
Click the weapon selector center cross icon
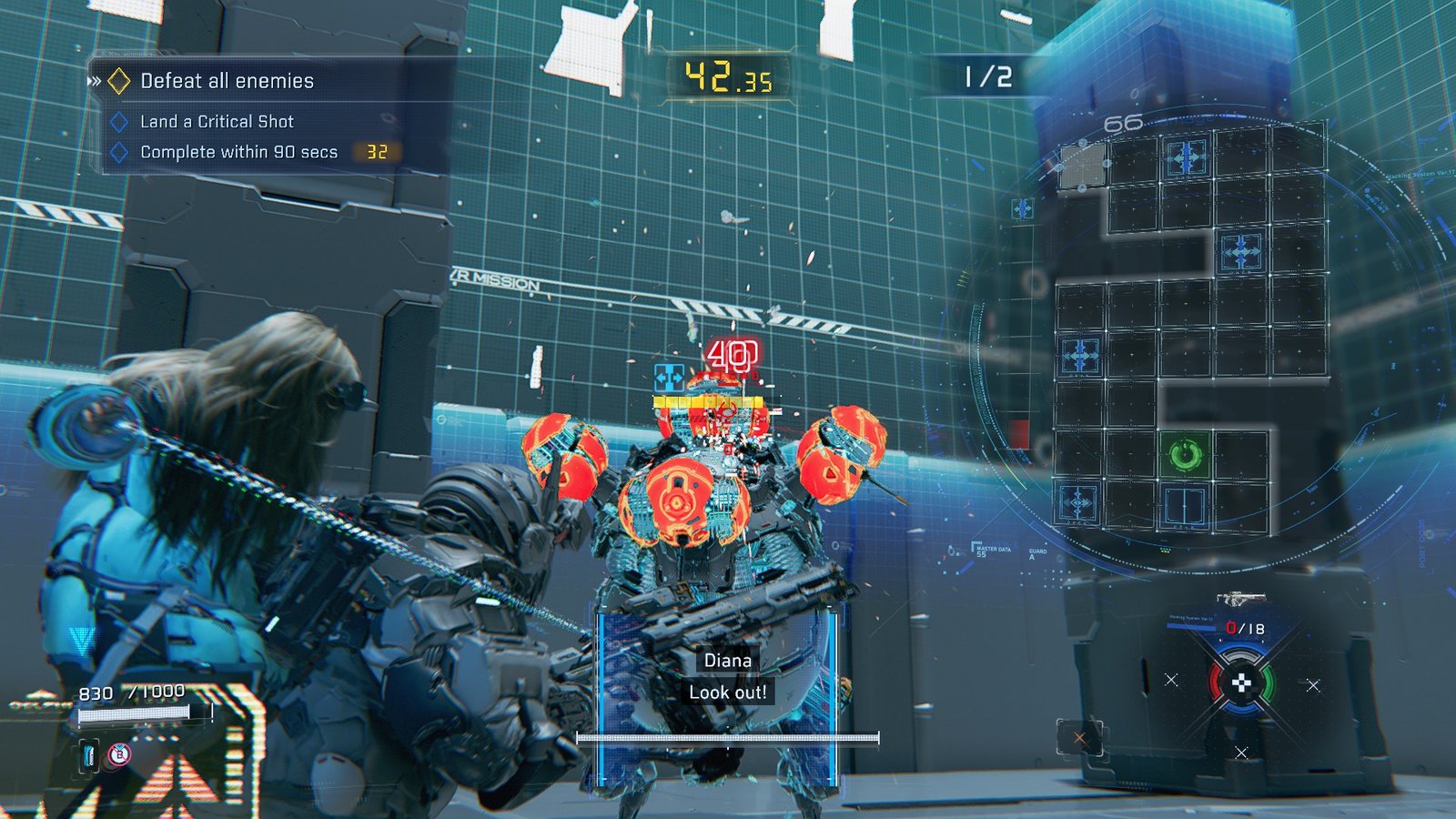pyautogui.click(x=1241, y=682)
